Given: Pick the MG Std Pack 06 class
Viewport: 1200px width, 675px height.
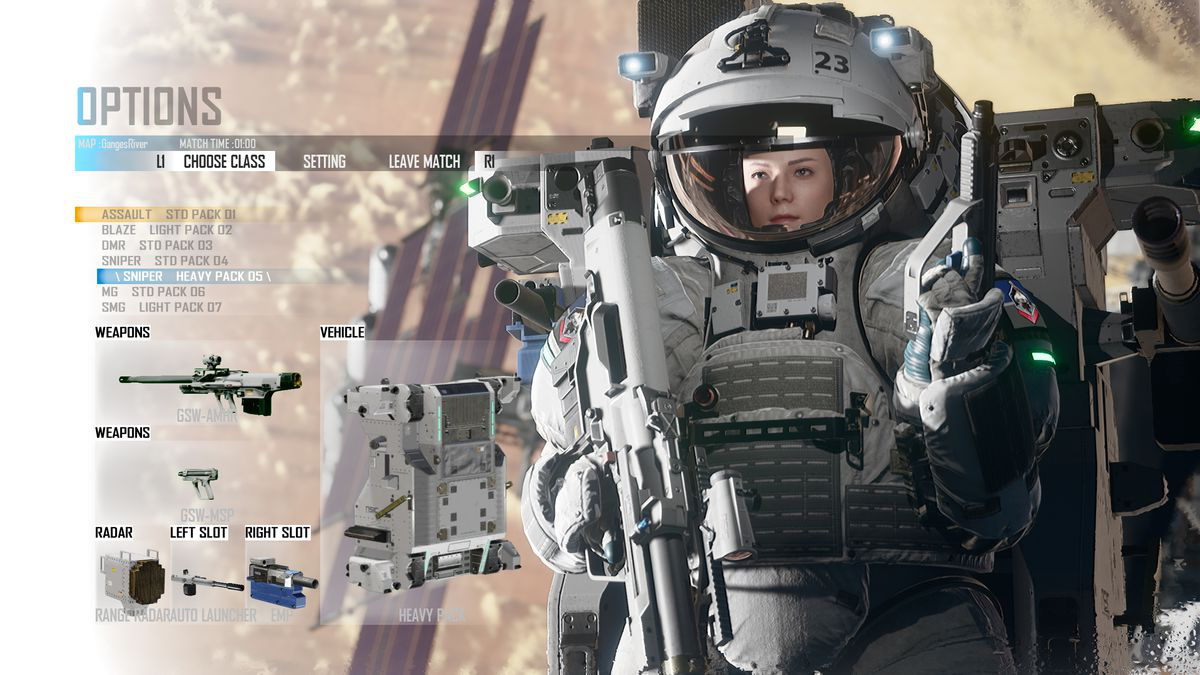Looking at the screenshot, I should [153, 292].
